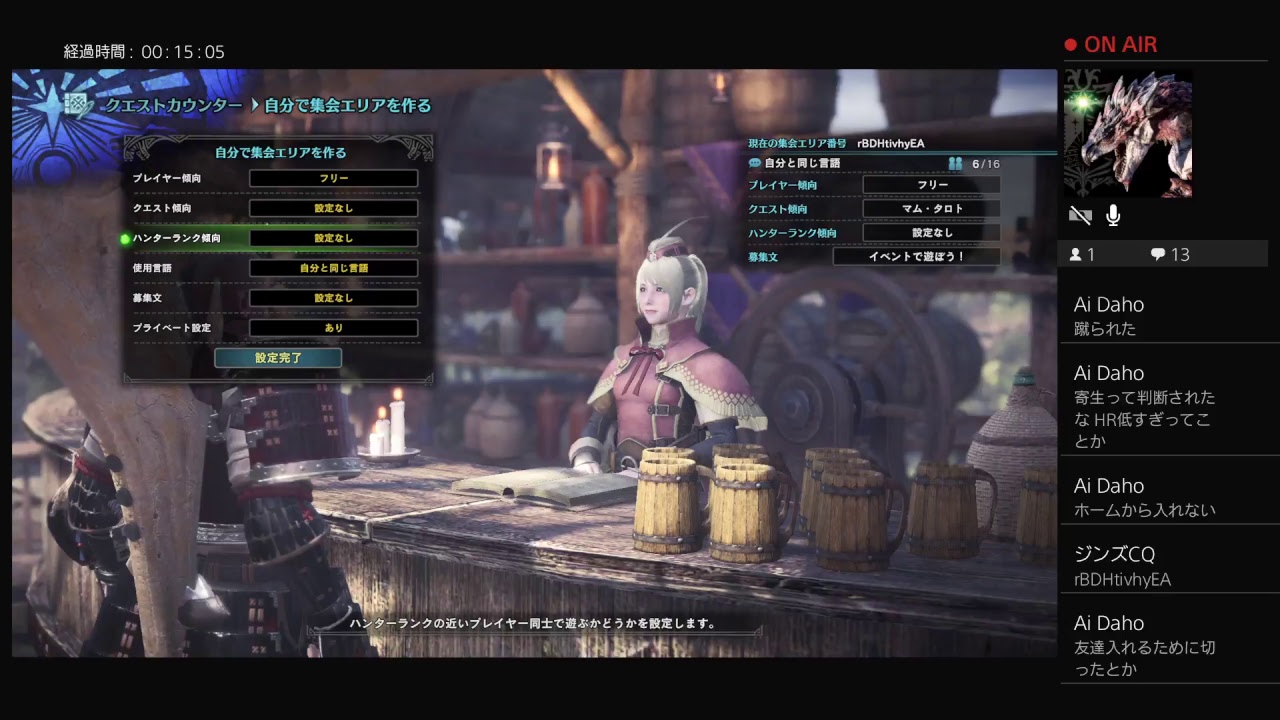The image size is (1280, 720).
Task: Click the crossed-out camera icon
Action: 1080,215
